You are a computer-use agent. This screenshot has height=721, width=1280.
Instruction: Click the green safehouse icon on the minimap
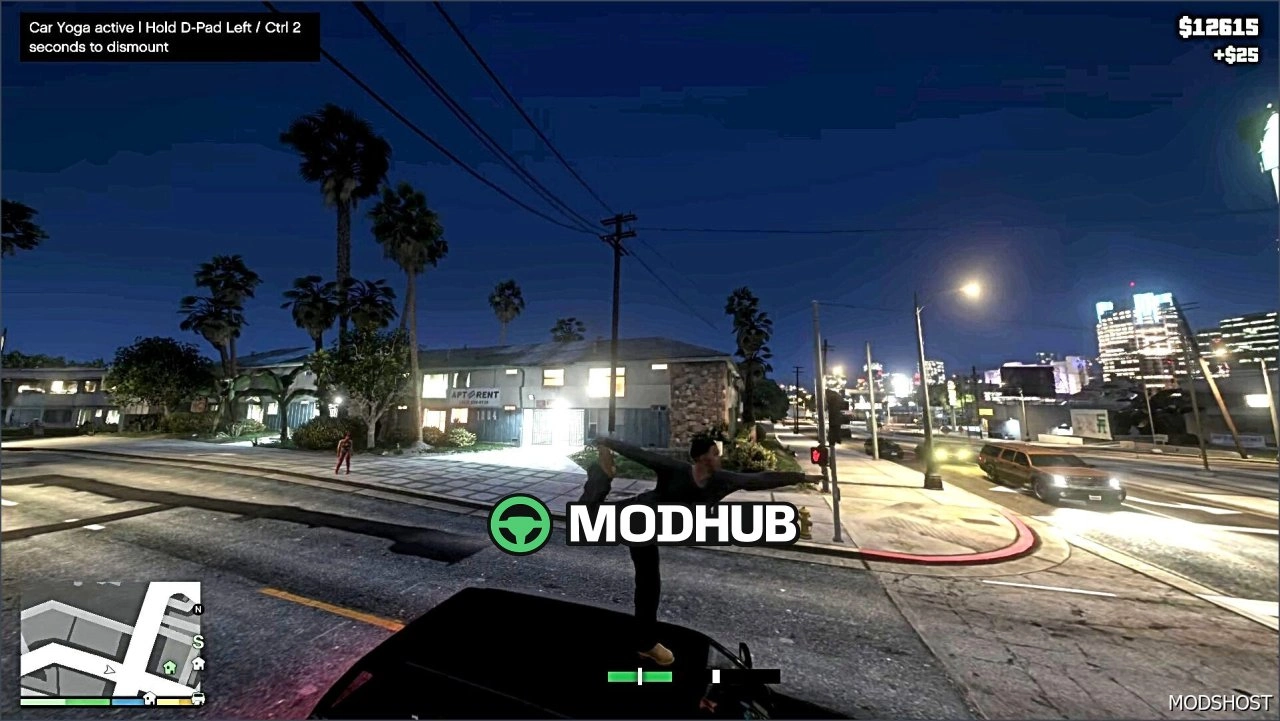[x=170, y=667]
